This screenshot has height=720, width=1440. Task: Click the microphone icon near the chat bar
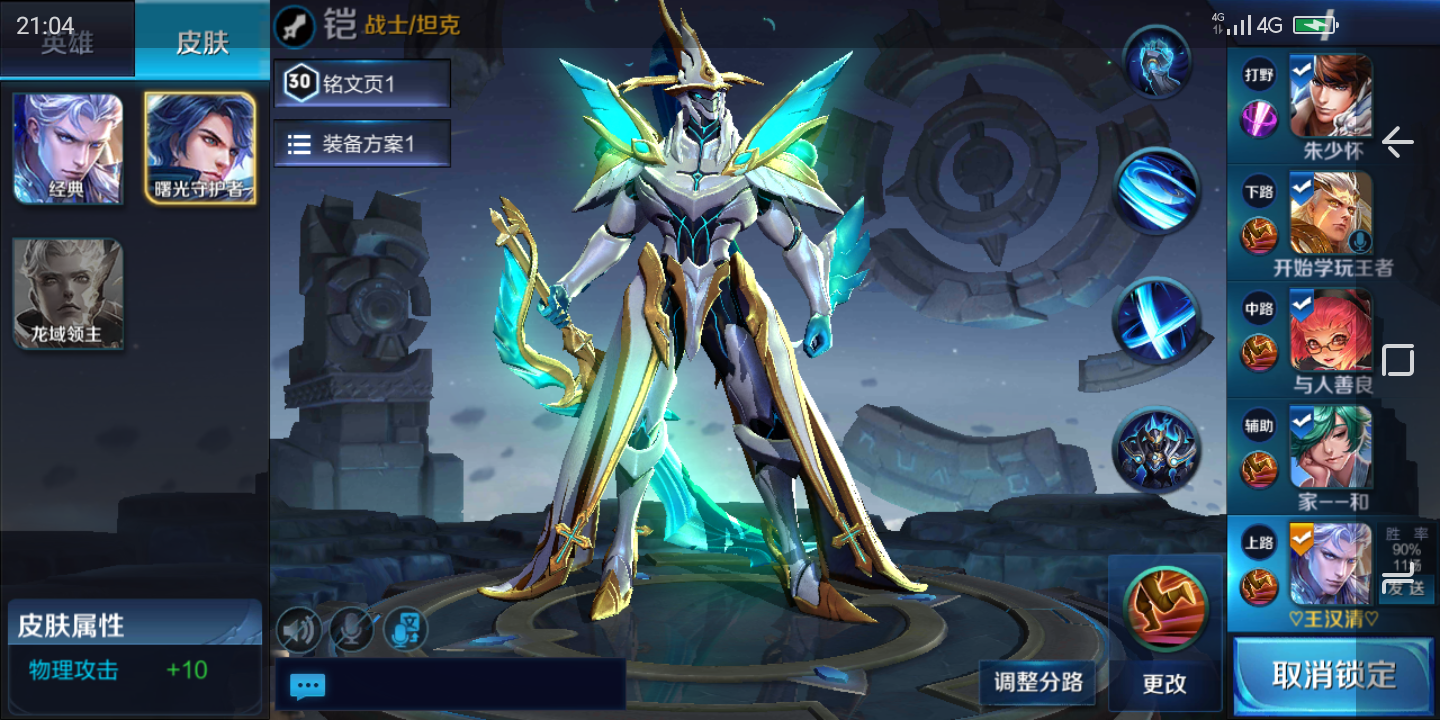pos(352,629)
